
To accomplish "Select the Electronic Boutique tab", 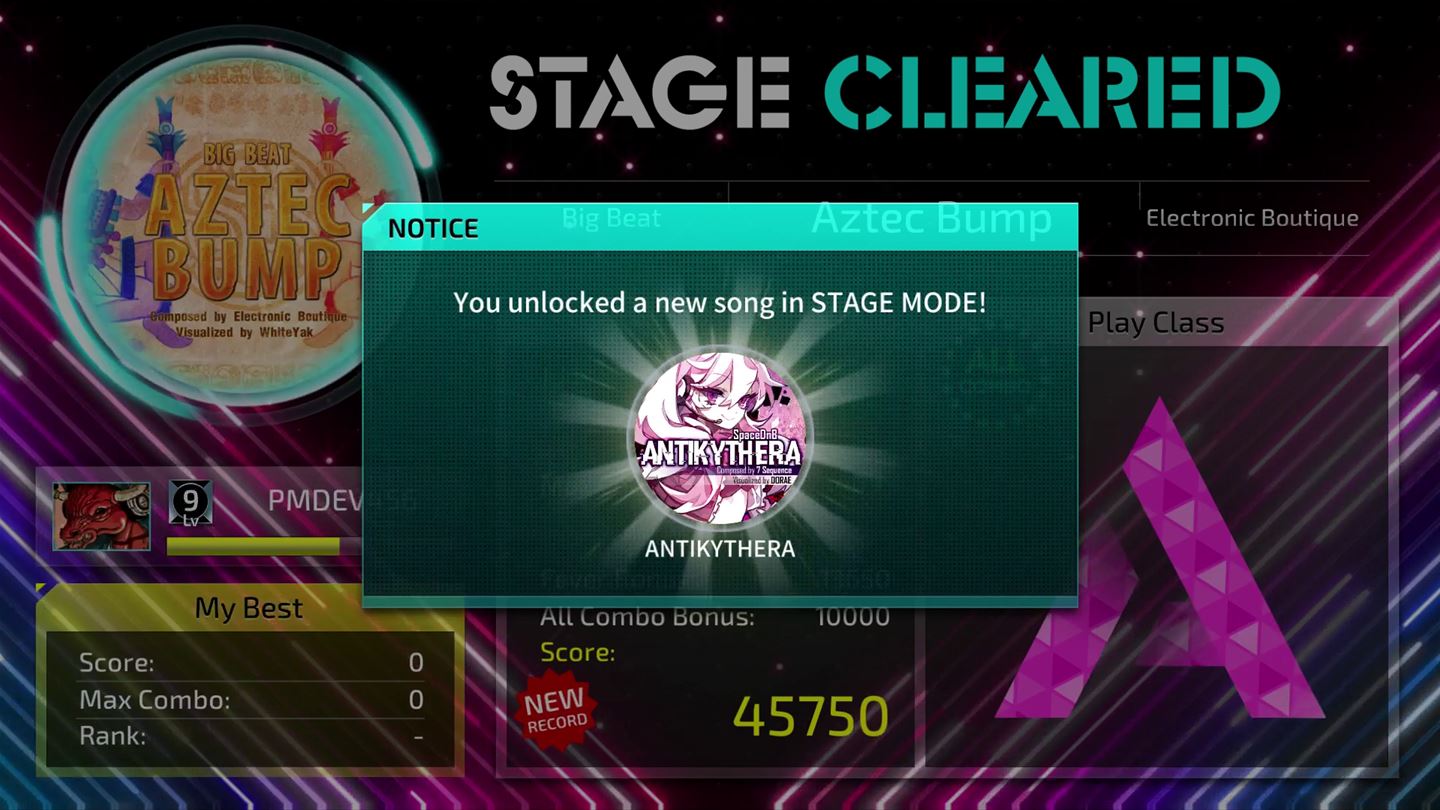I will [x=1252, y=218].
